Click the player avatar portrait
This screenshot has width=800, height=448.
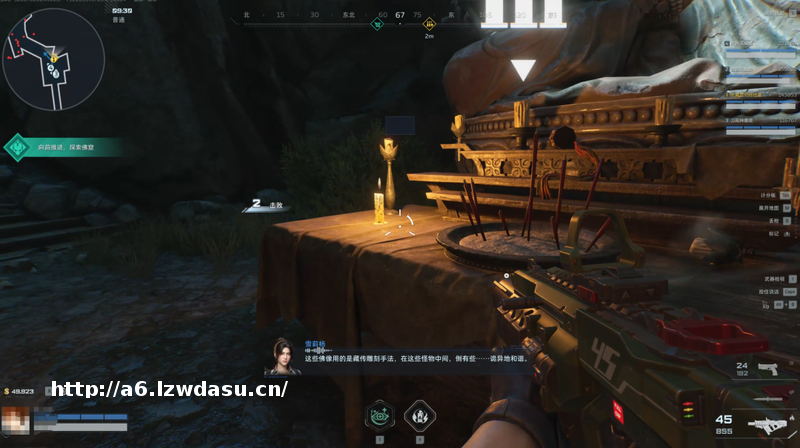[x=15, y=420]
